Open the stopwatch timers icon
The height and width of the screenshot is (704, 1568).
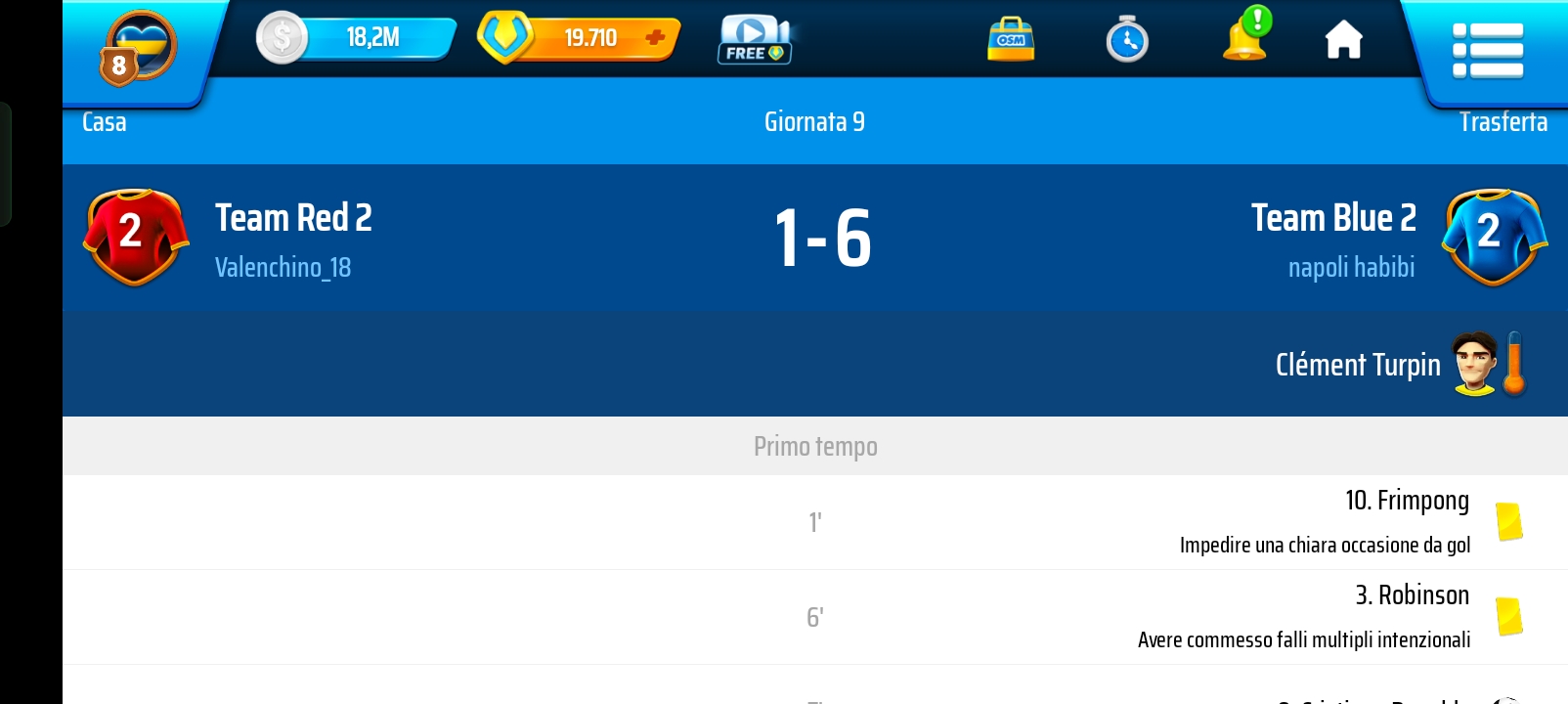click(x=1127, y=40)
